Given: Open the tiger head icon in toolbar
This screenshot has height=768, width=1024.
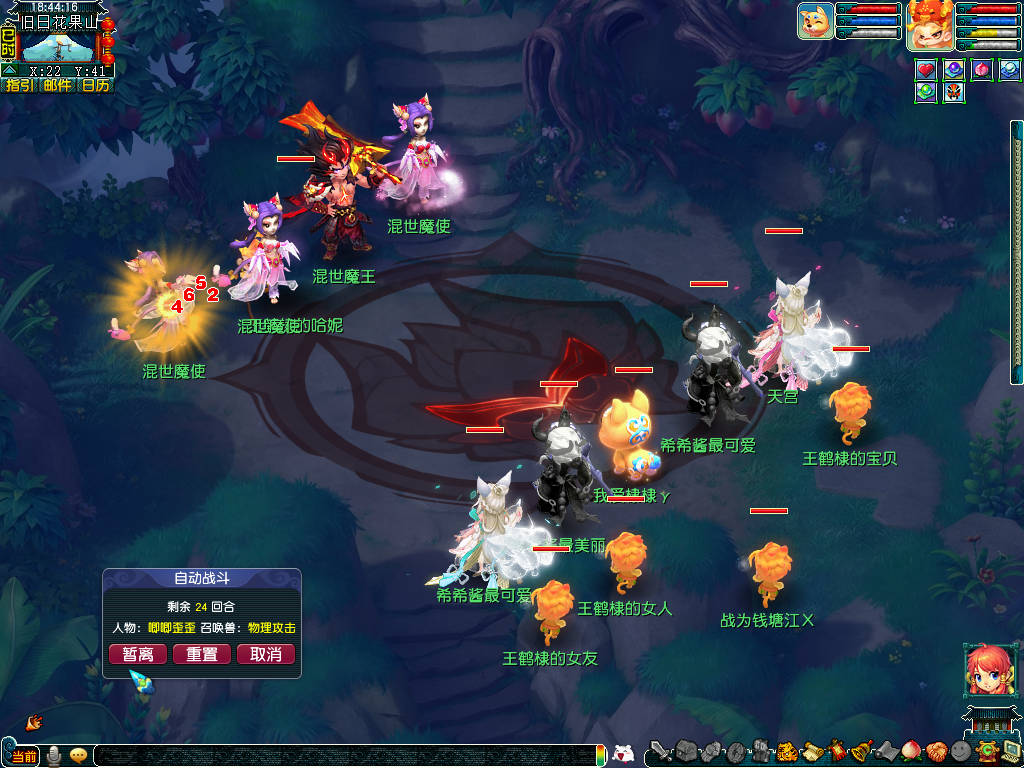Looking at the screenshot, I should (x=786, y=752).
